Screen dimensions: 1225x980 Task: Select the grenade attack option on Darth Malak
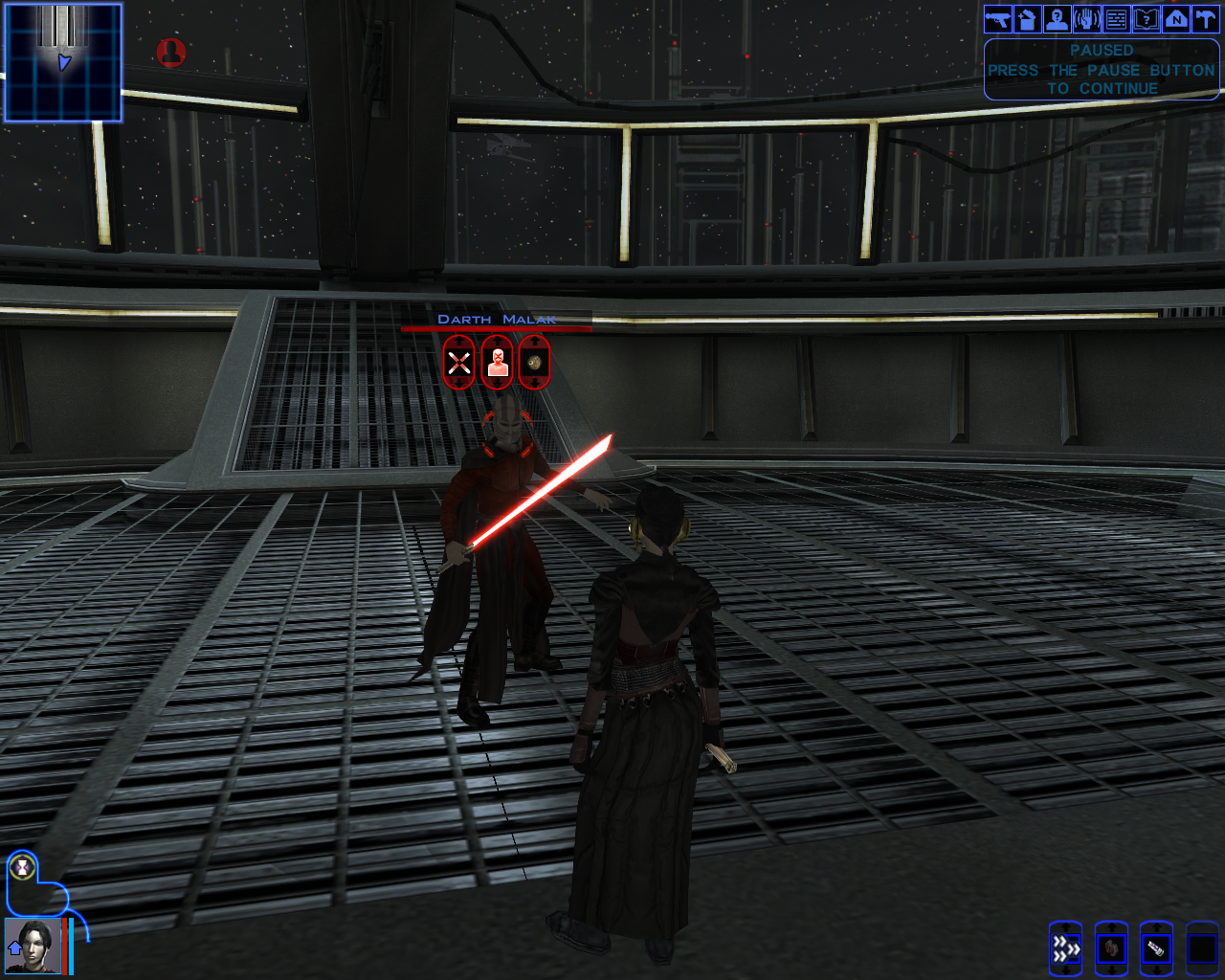[x=536, y=362]
